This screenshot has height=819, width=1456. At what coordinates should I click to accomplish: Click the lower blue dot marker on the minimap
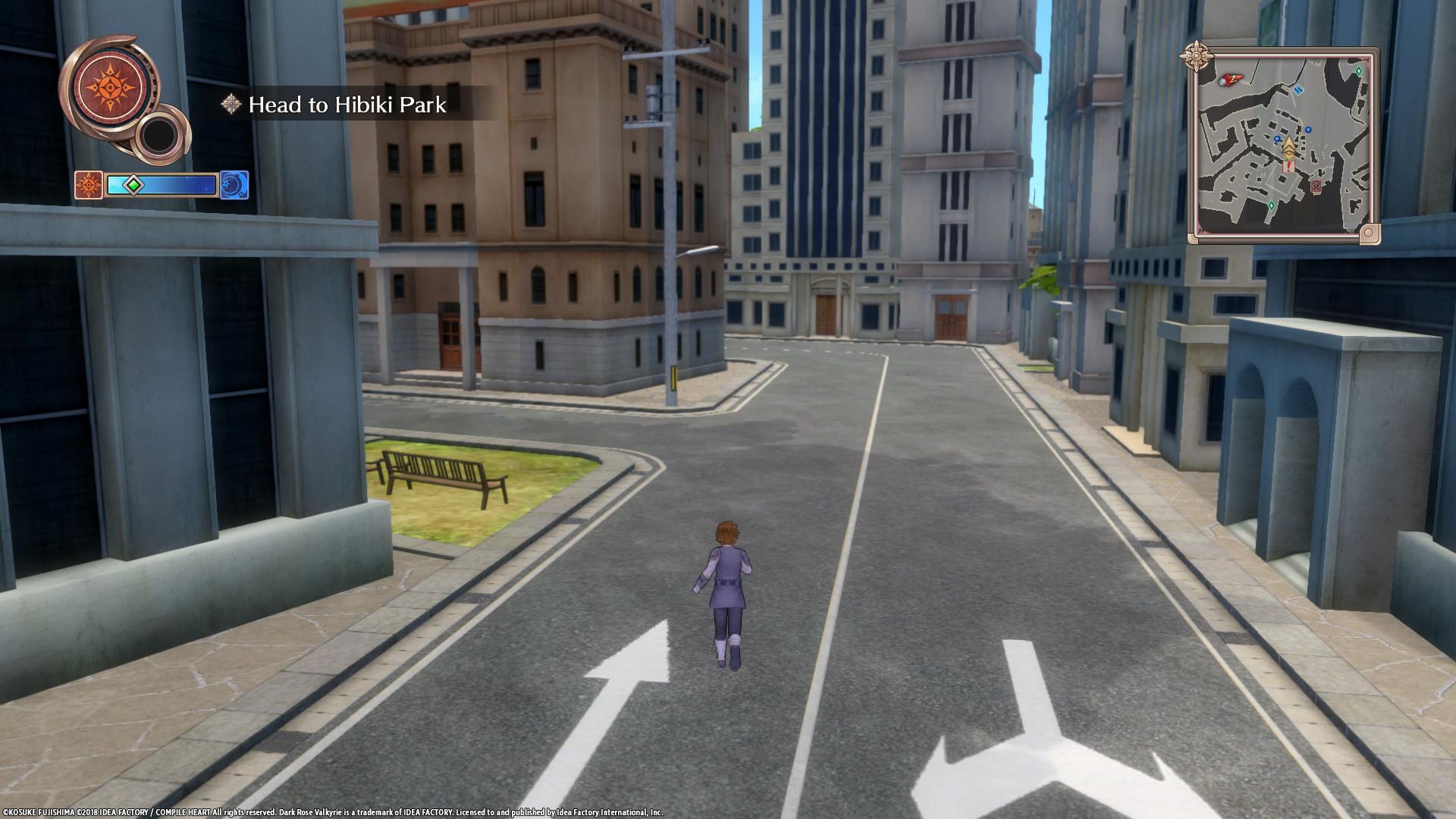point(1277,139)
